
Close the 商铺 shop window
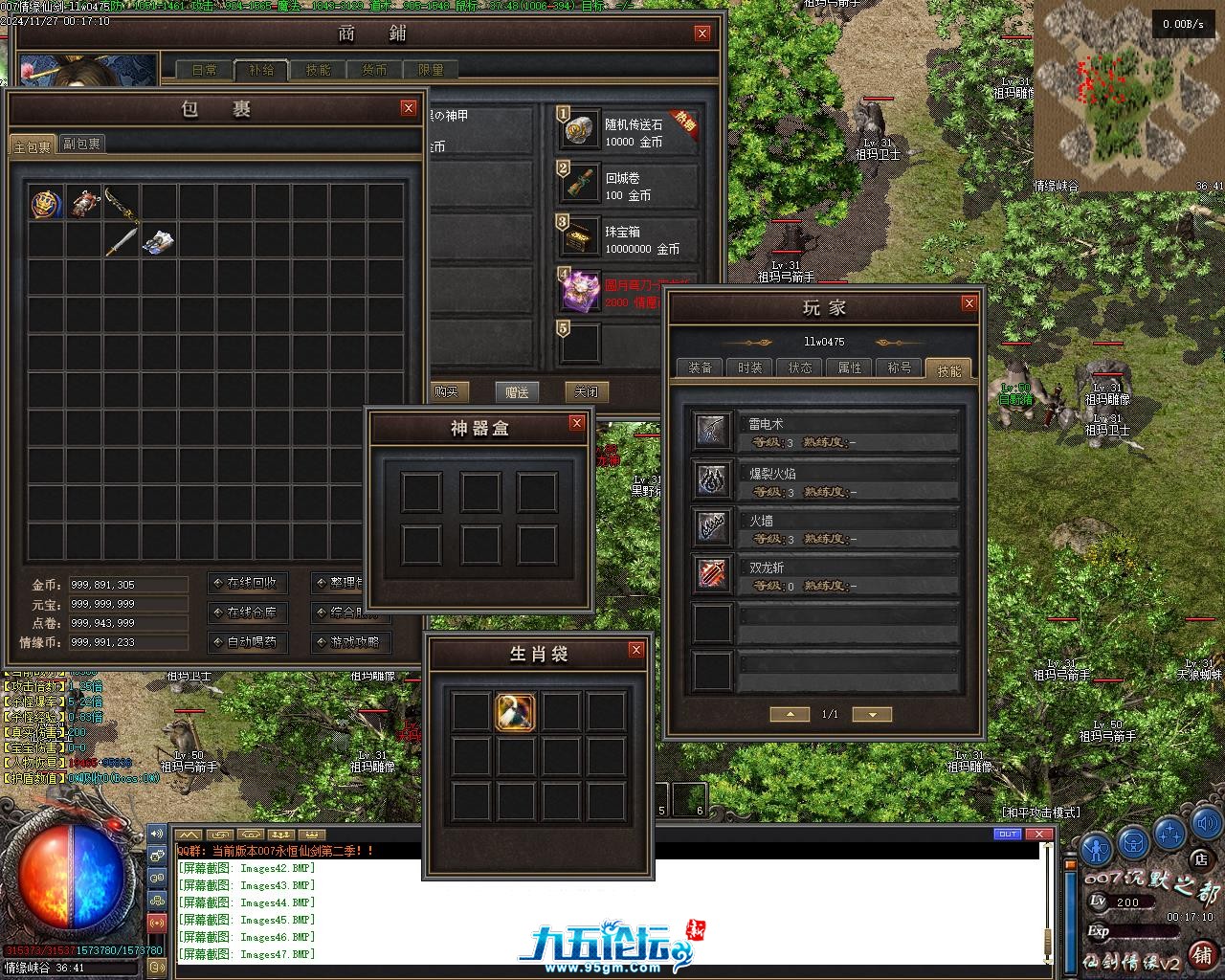coord(702,33)
